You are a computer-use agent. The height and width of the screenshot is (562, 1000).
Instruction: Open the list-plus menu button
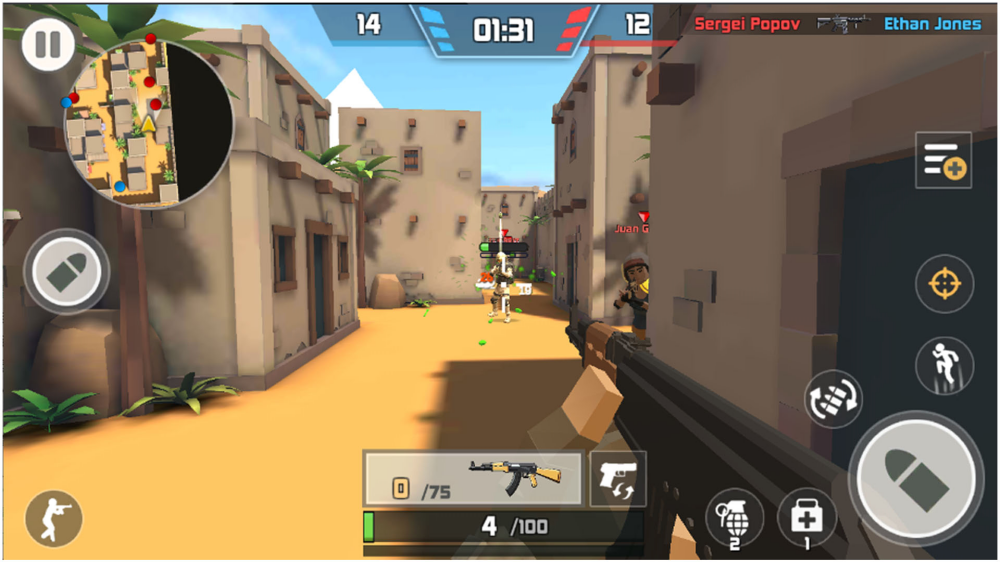[x=943, y=161]
